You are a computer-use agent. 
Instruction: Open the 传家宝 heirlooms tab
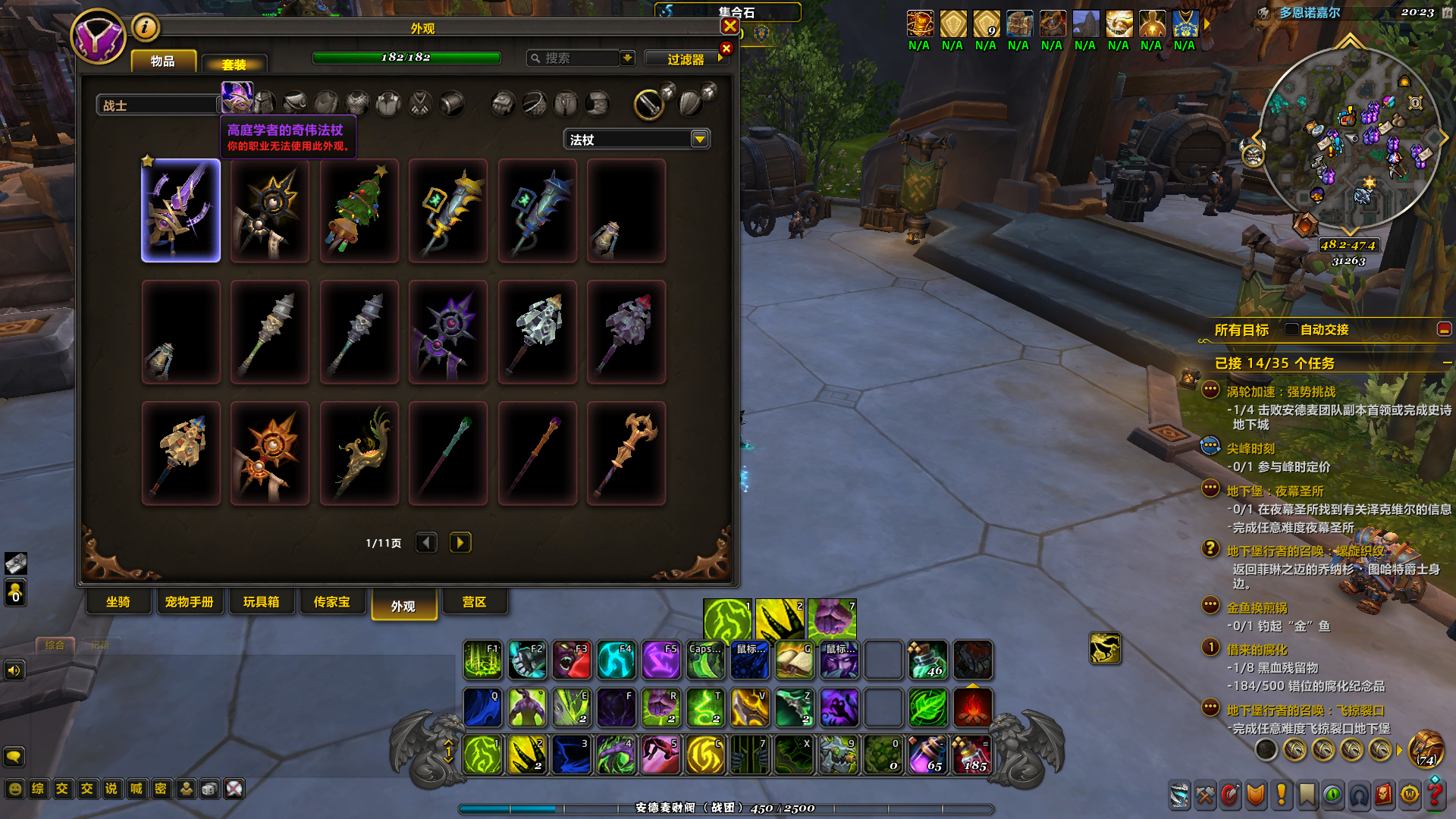[332, 602]
